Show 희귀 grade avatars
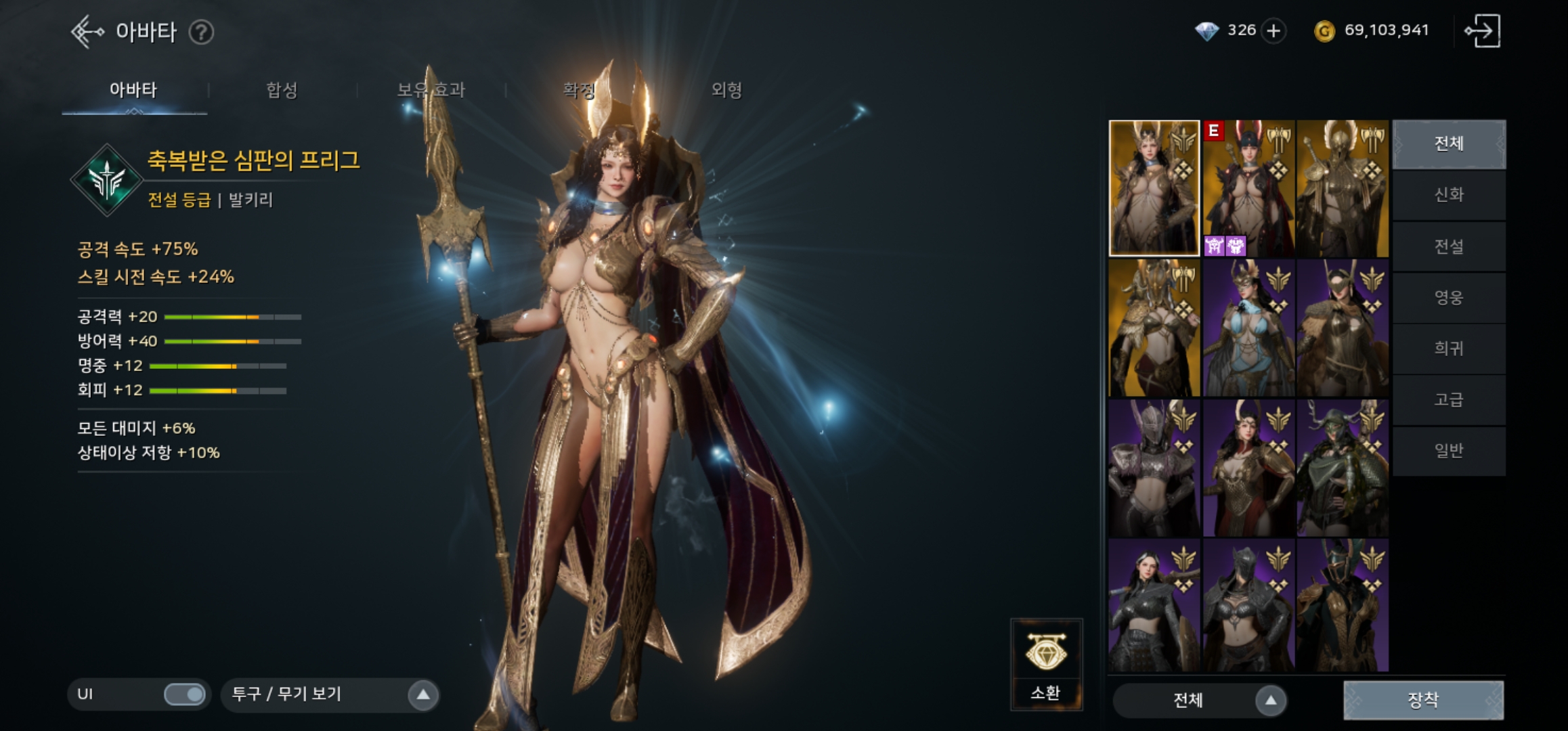 click(x=1449, y=349)
